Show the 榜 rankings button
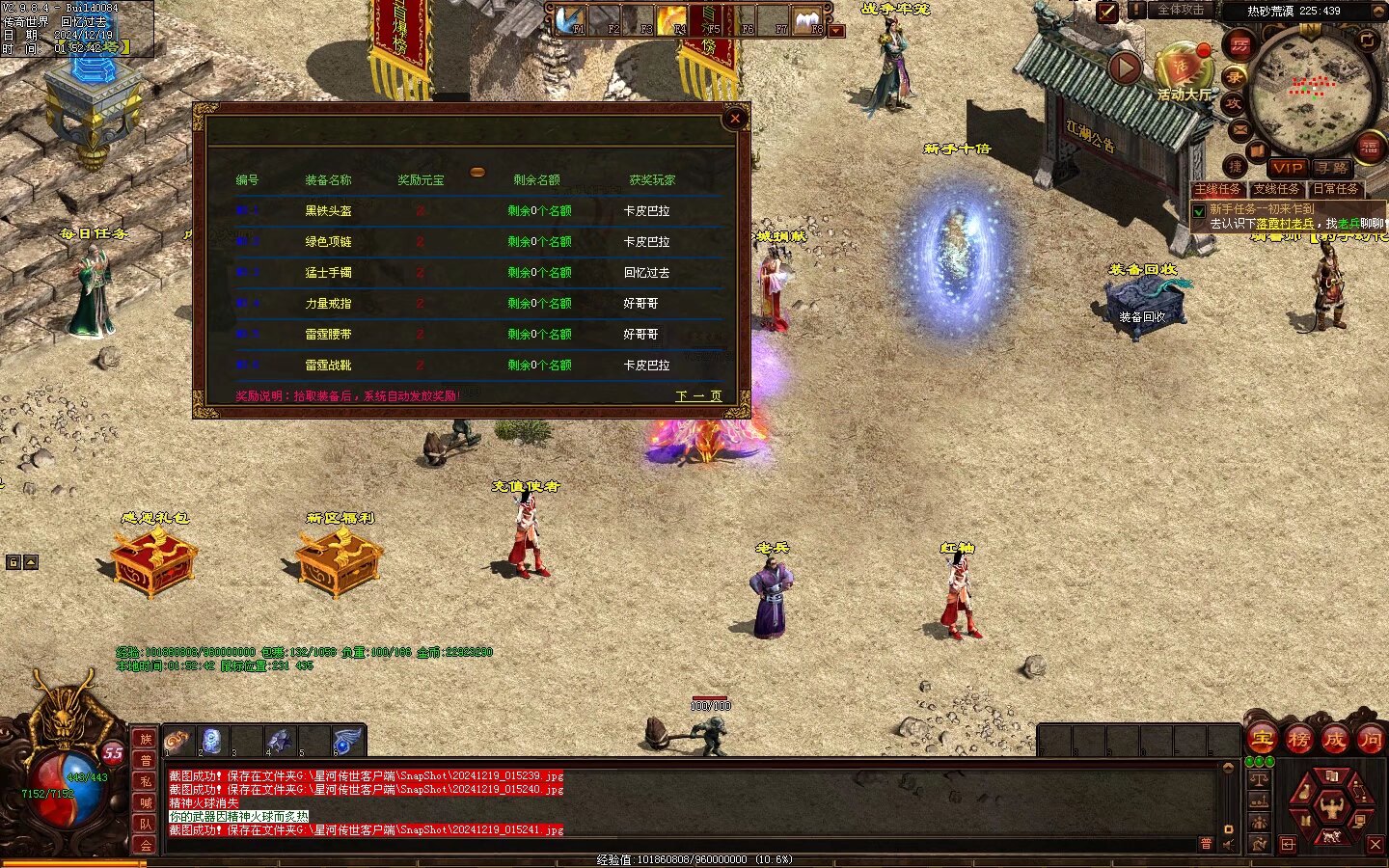 pos(1299,740)
